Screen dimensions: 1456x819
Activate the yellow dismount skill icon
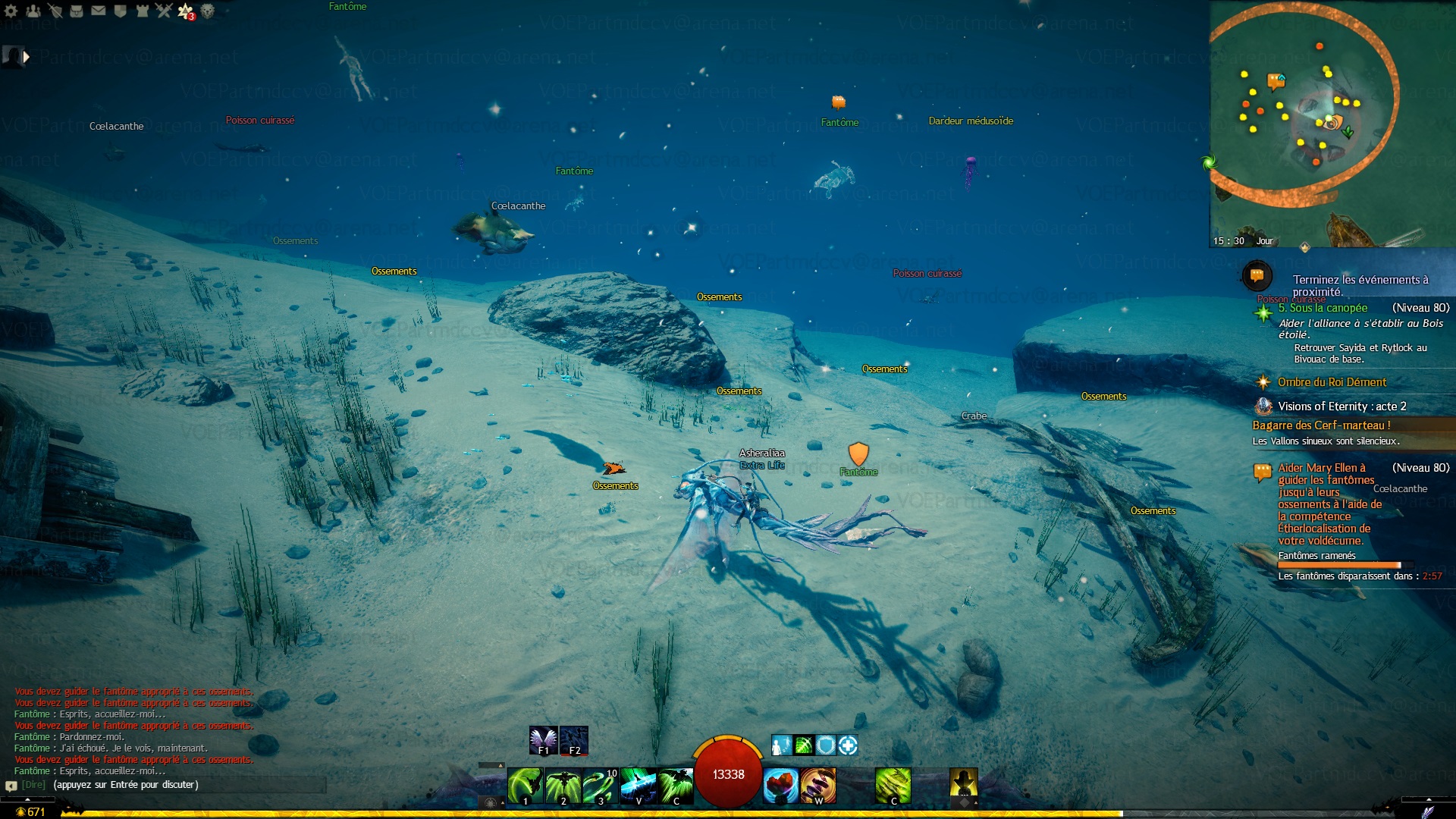tap(963, 783)
